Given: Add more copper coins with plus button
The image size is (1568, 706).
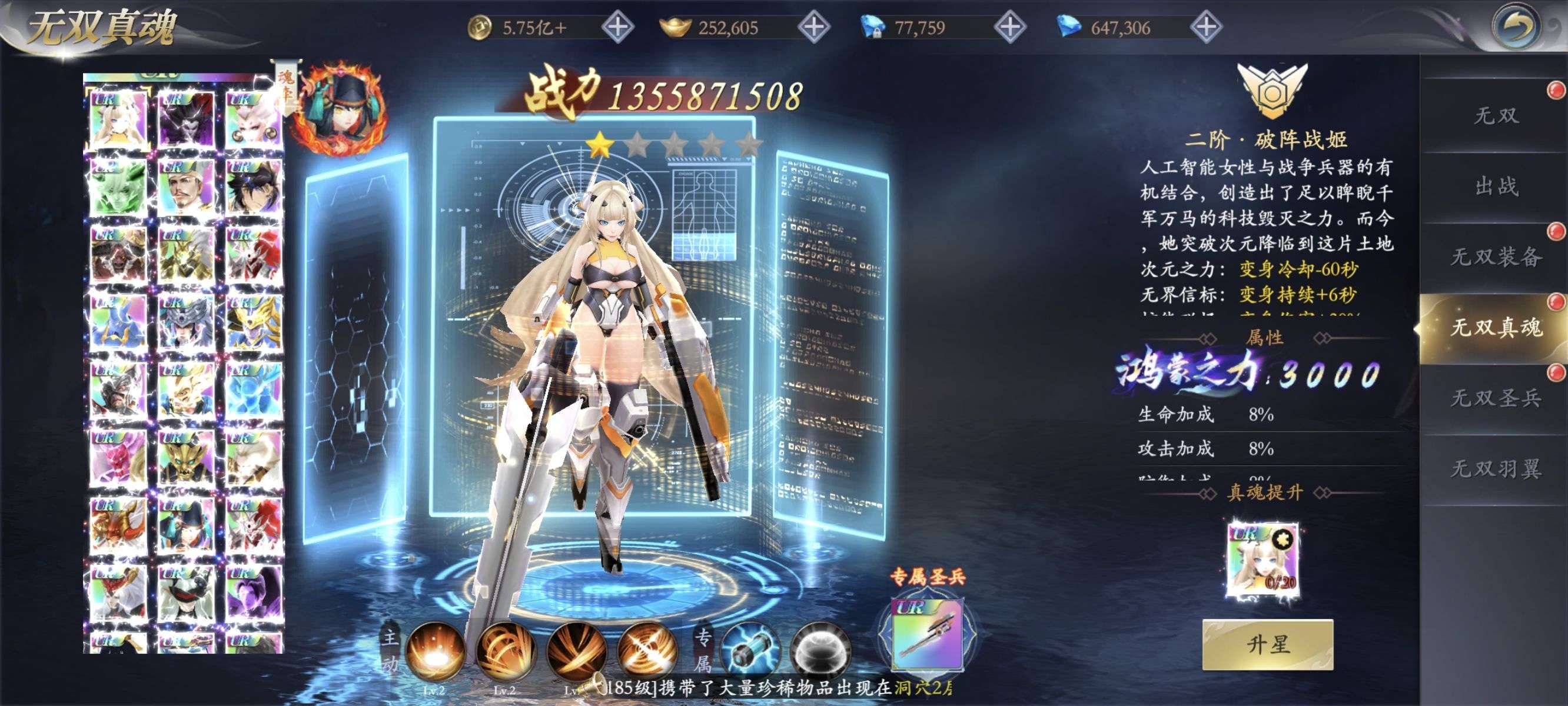Looking at the screenshot, I should click(x=617, y=28).
